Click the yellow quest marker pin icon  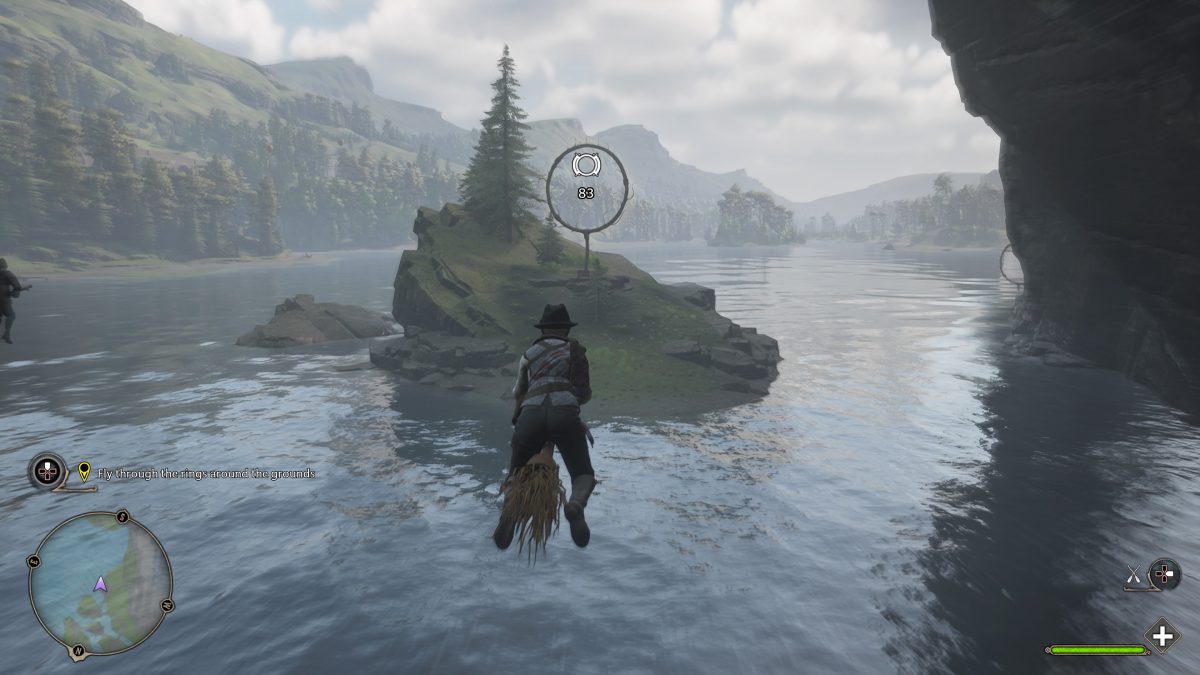tap(84, 471)
